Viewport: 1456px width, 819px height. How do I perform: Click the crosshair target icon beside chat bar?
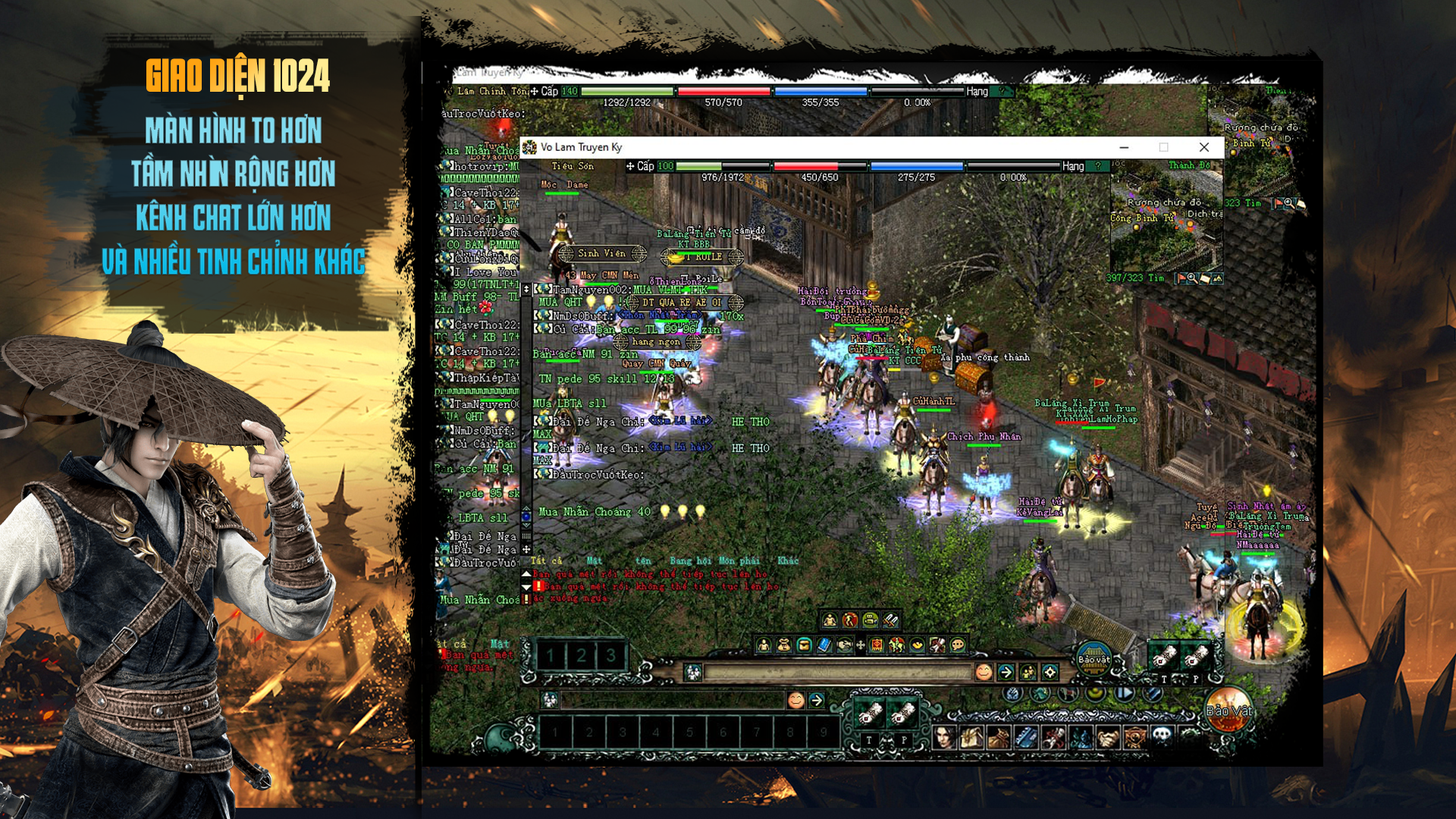point(1050,672)
